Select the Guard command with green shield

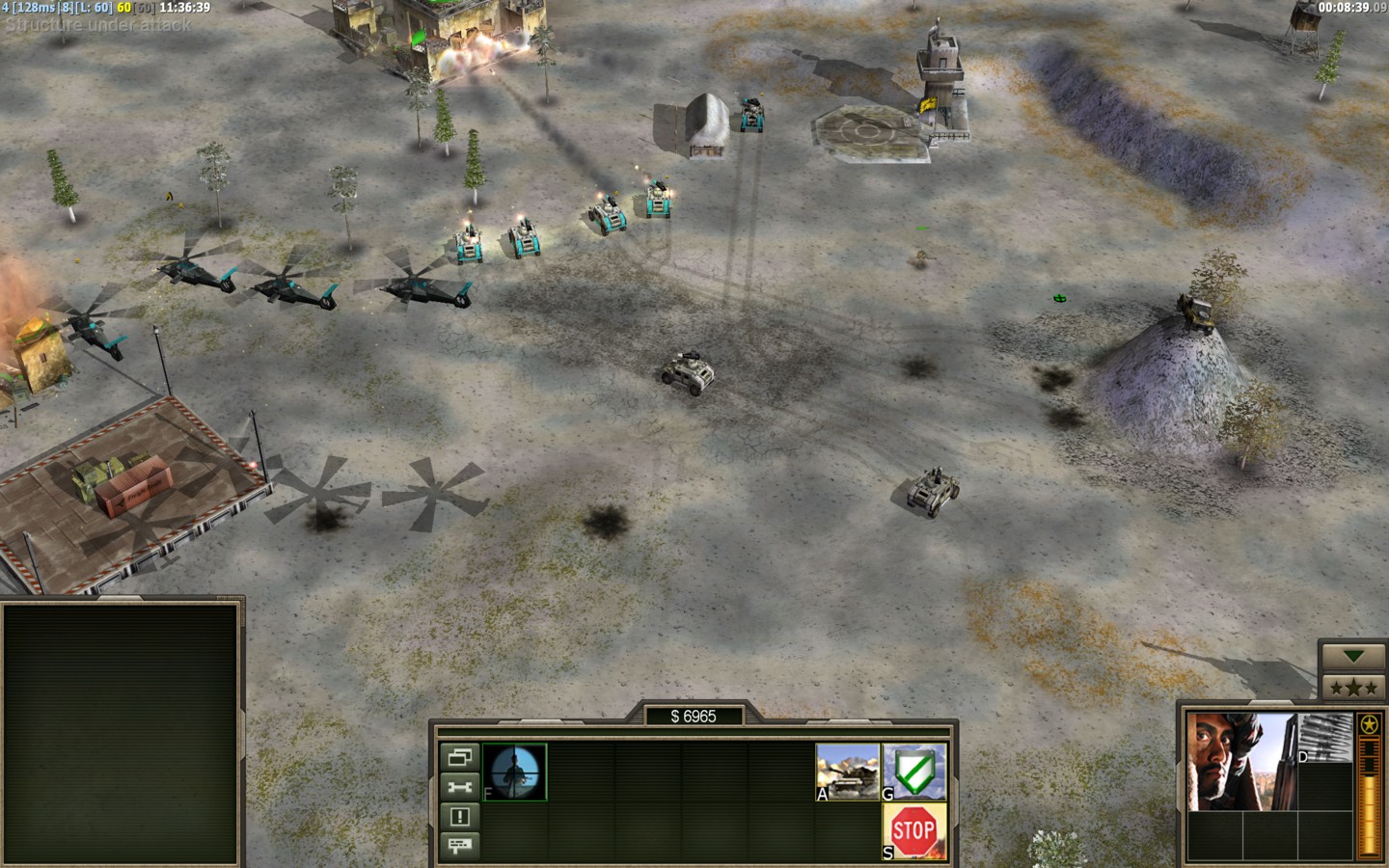pyautogui.click(x=914, y=772)
